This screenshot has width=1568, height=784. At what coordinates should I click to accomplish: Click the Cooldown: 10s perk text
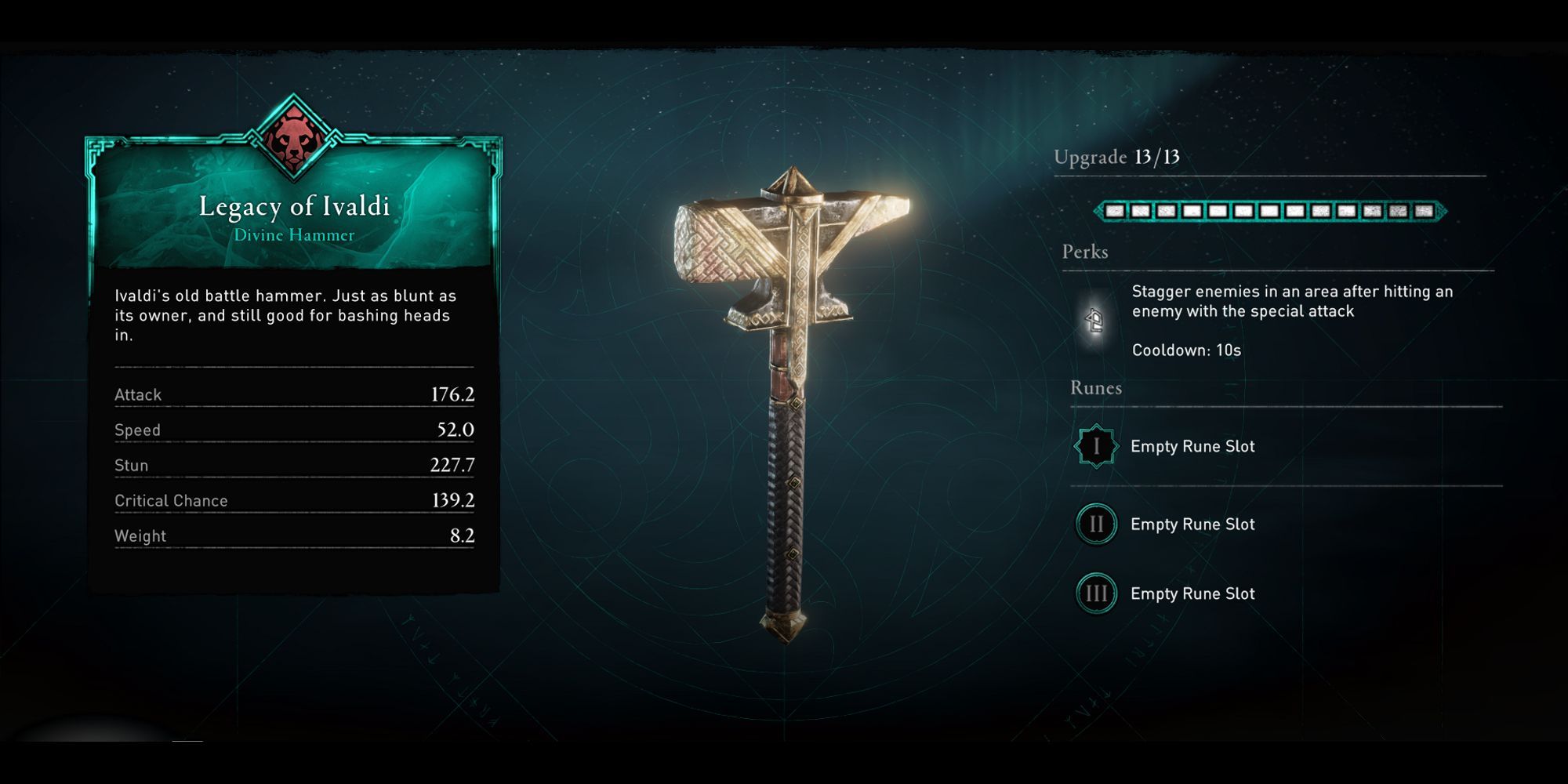click(1185, 350)
